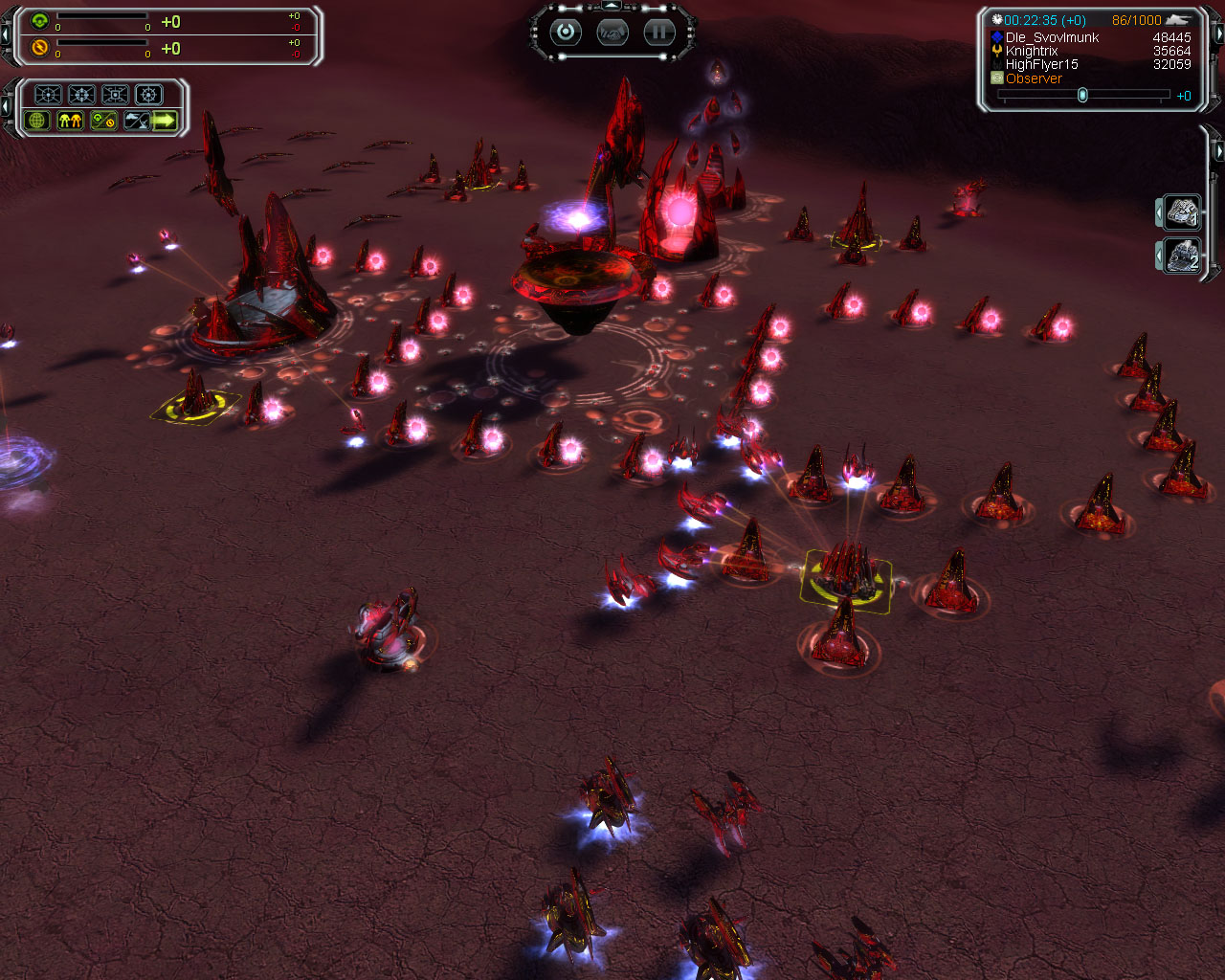Pause the game with the pause button

[658, 33]
